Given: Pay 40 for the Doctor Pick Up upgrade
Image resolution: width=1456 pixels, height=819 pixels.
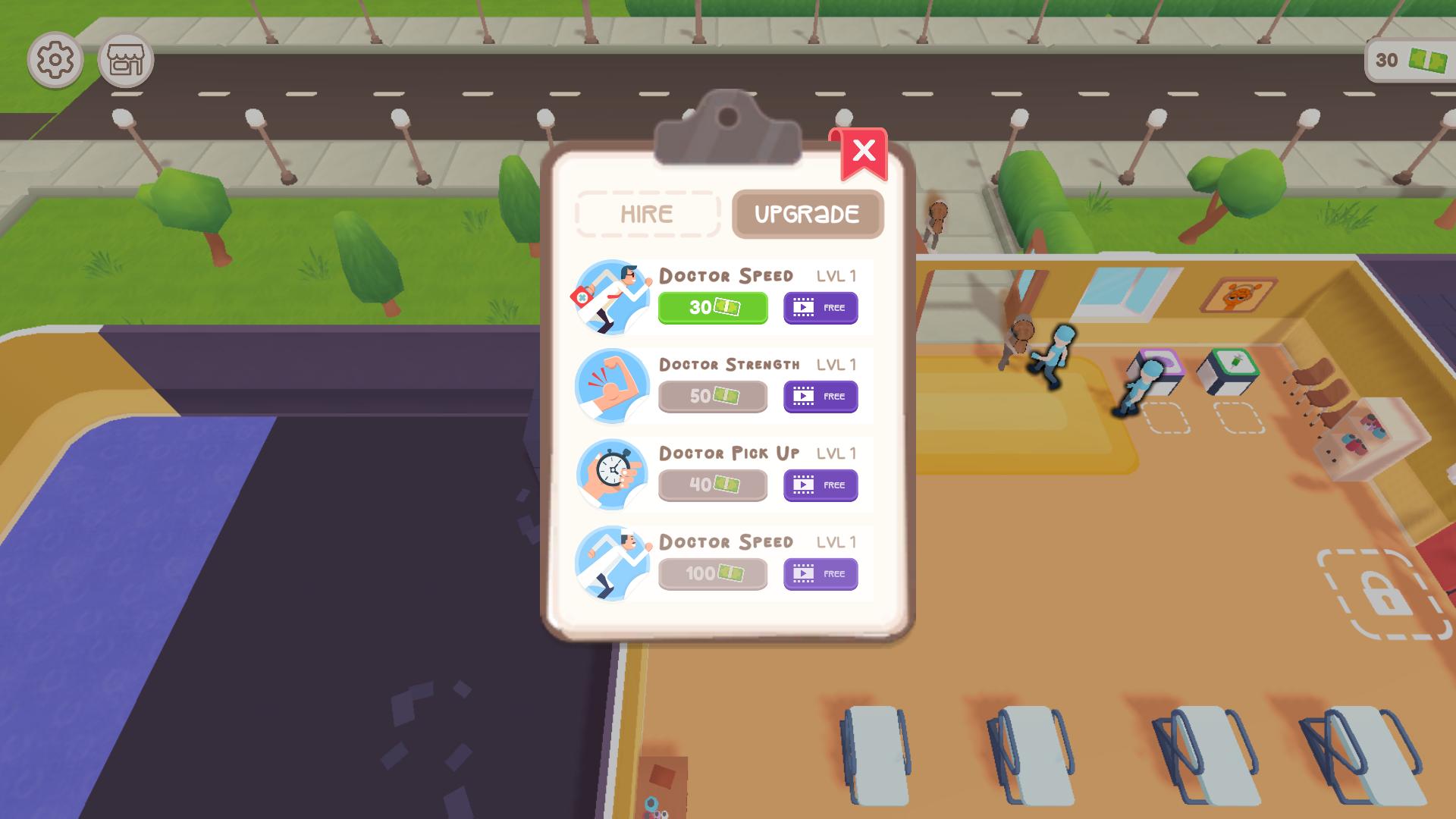Looking at the screenshot, I should 712,485.
